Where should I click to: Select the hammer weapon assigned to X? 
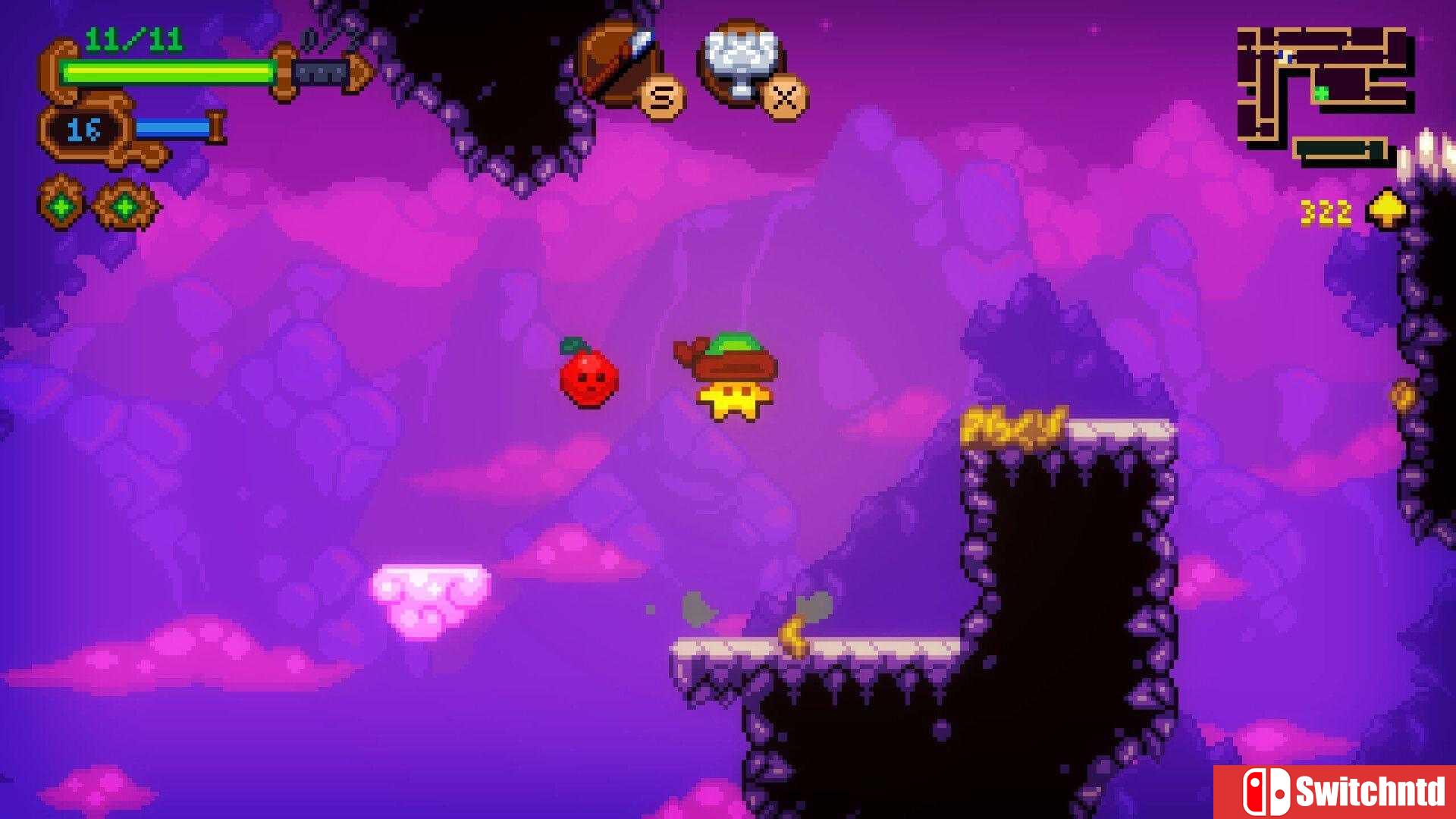739,53
